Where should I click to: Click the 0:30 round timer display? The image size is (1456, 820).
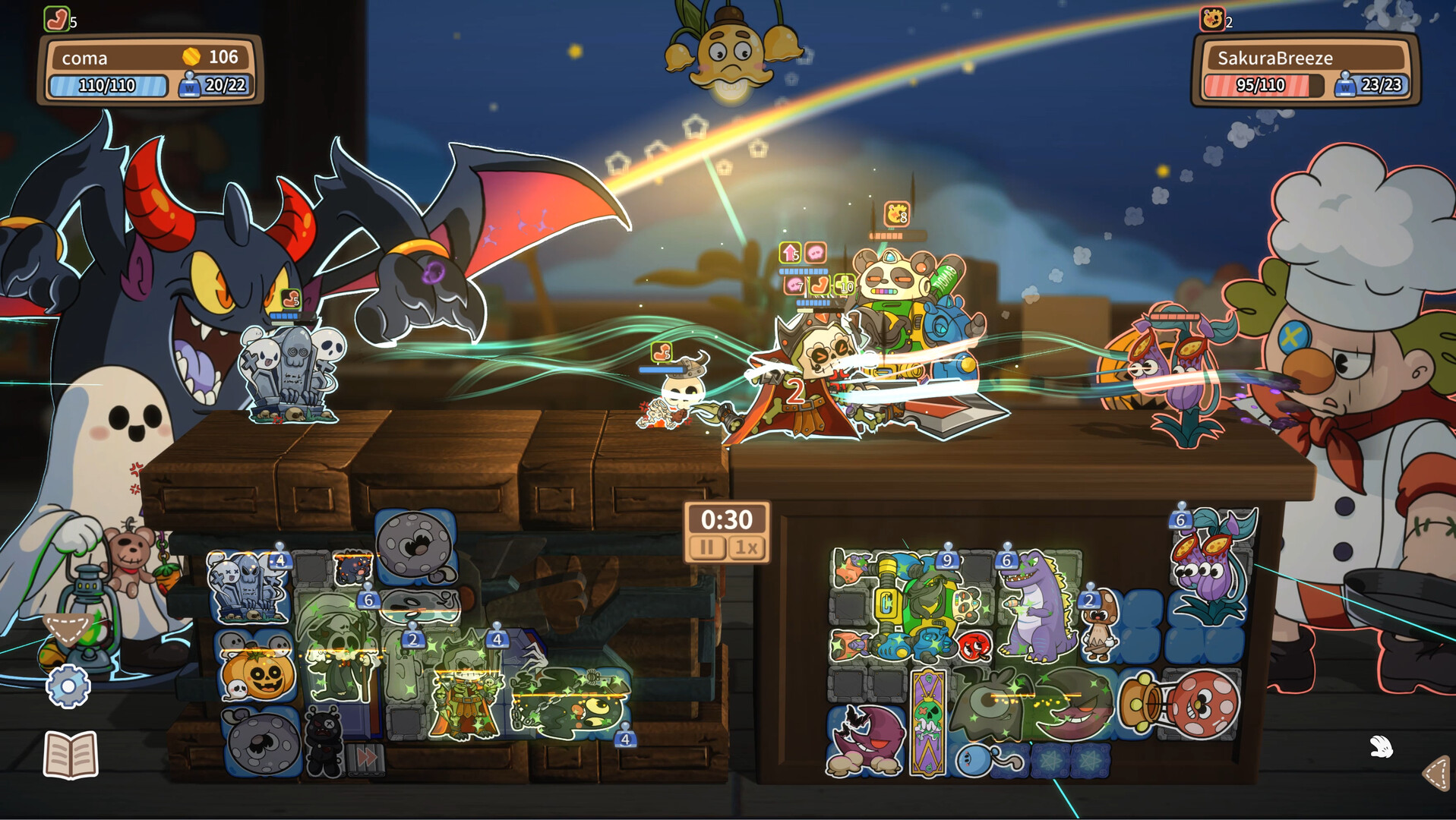point(727,519)
